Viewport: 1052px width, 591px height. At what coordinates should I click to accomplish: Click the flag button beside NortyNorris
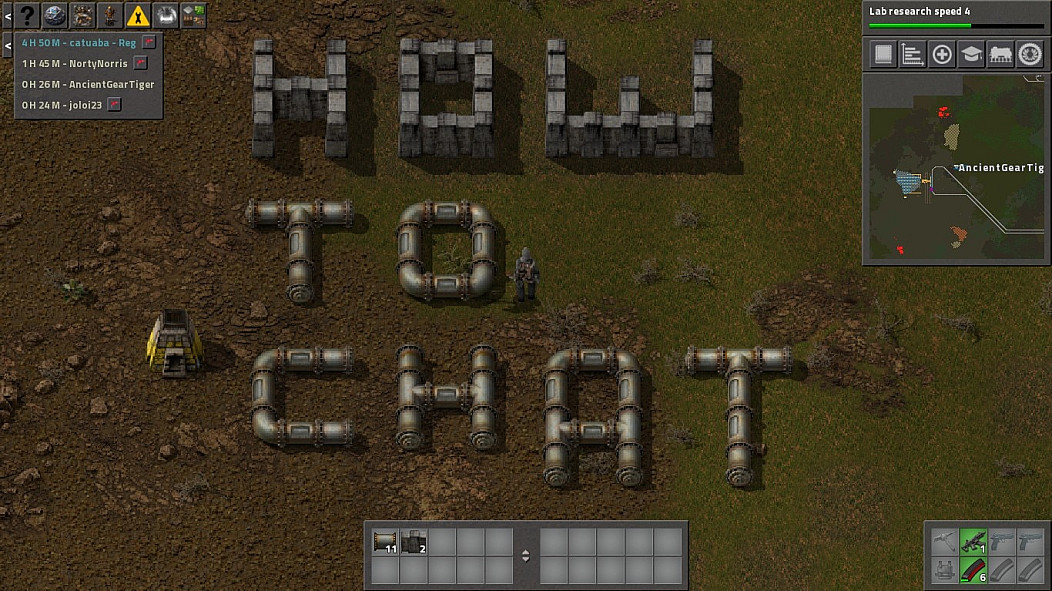(141, 63)
